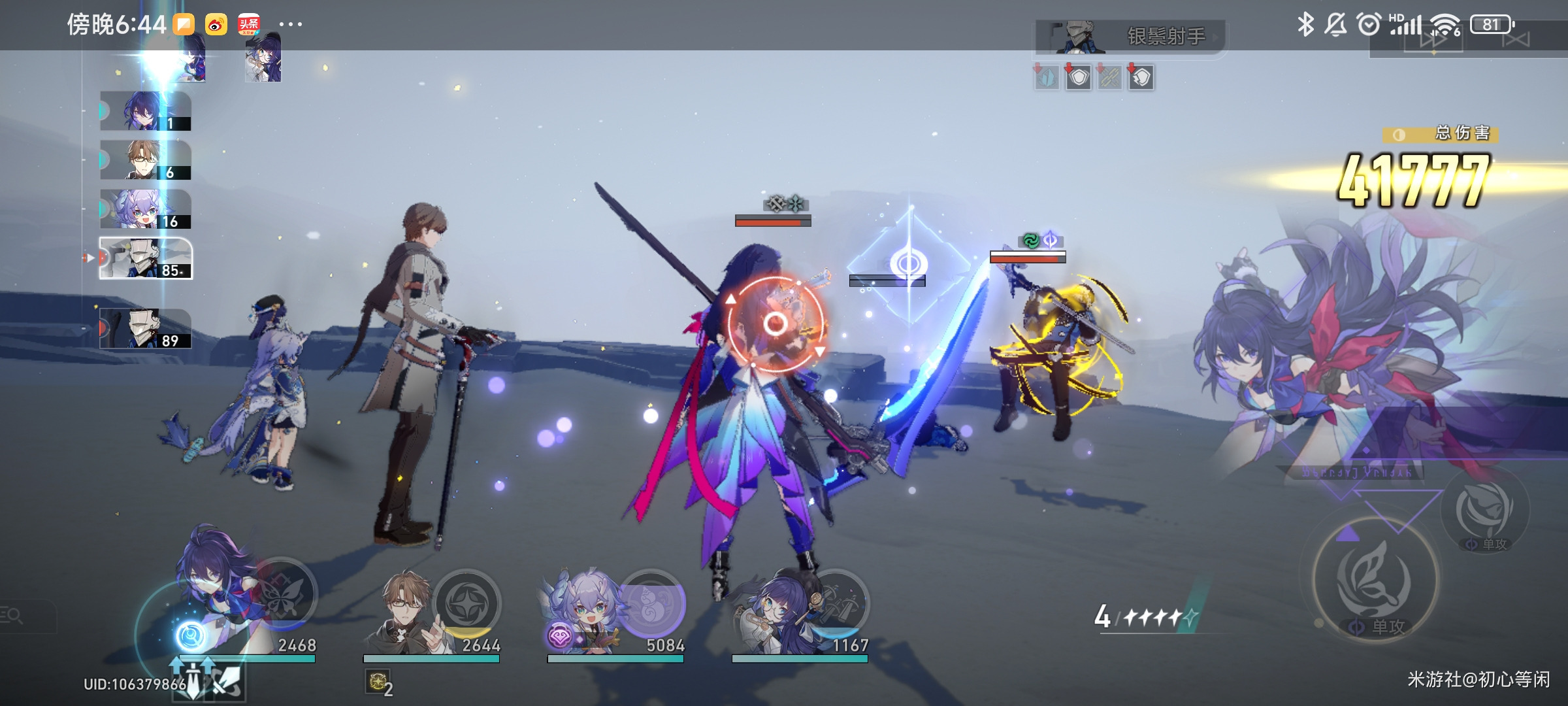Screen dimensions: 1568x706
Task: Activate Bailu's gourd ultimate icon
Action: pos(651,603)
